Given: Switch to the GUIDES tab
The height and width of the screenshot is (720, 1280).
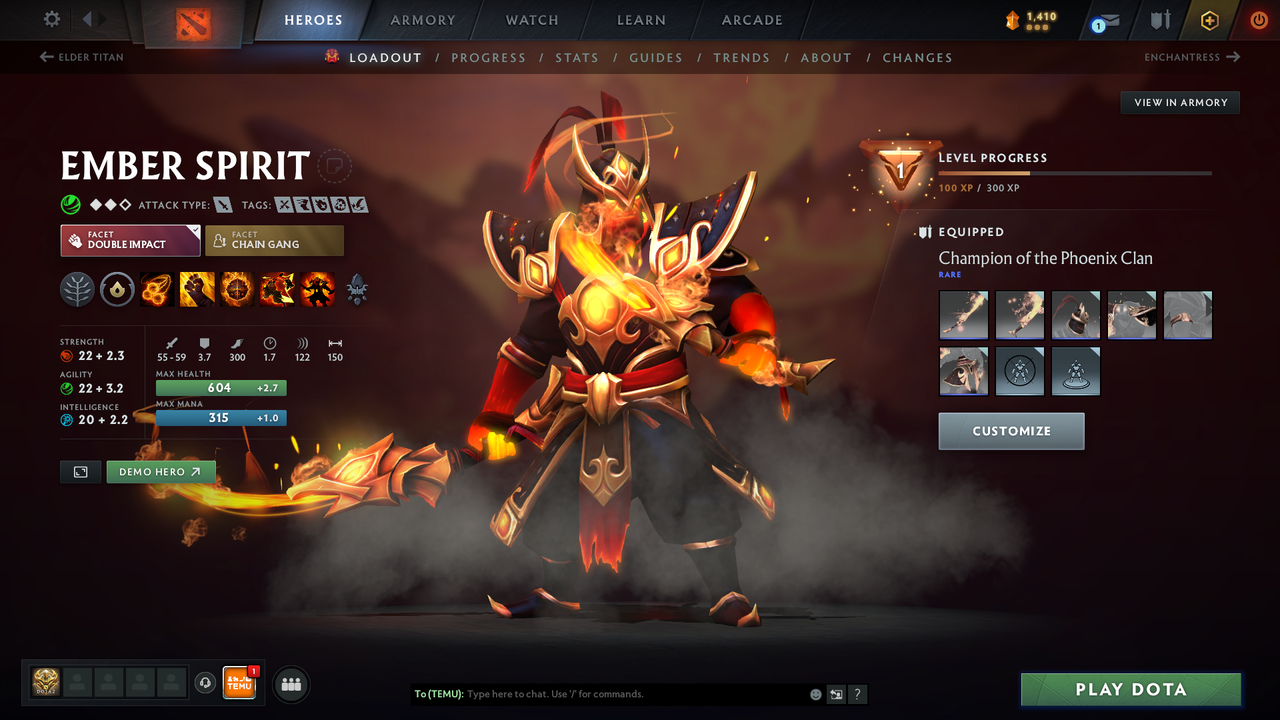Looking at the screenshot, I should pos(656,58).
